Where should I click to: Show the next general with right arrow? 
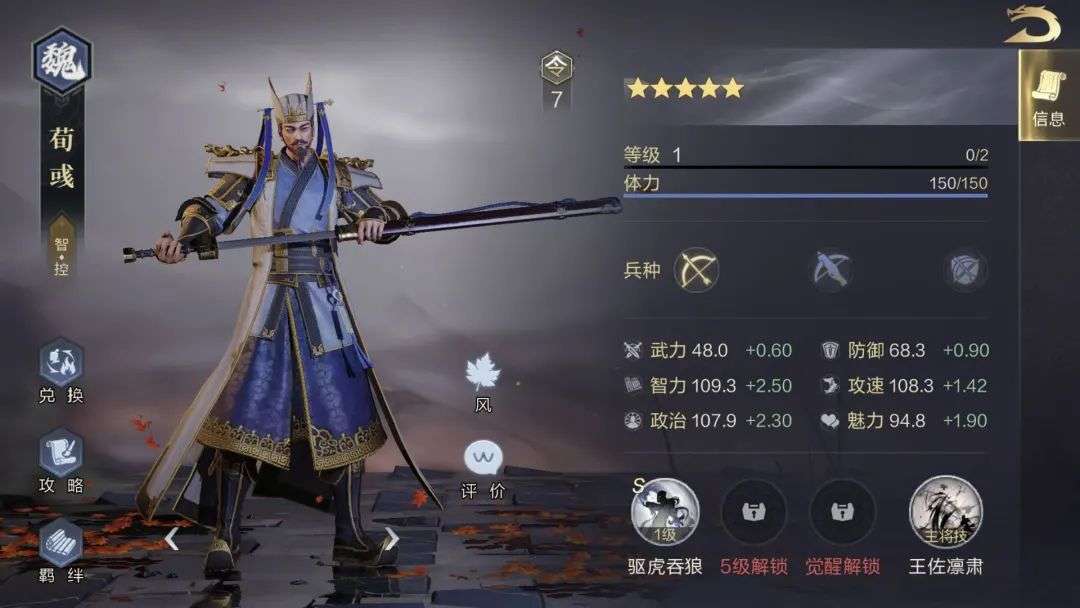tap(392, 539)
